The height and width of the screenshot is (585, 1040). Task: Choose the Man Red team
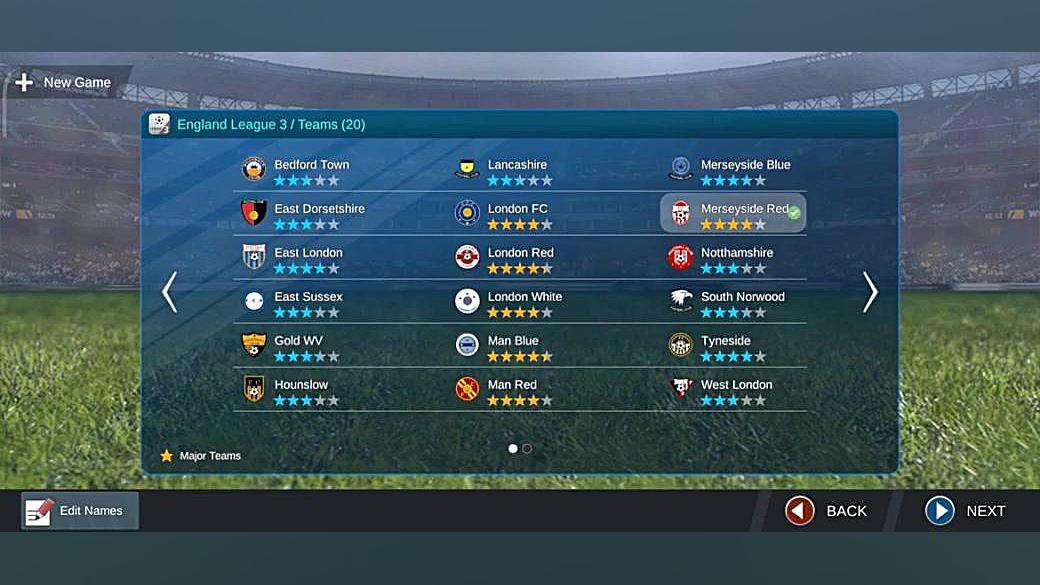(512, 391)
